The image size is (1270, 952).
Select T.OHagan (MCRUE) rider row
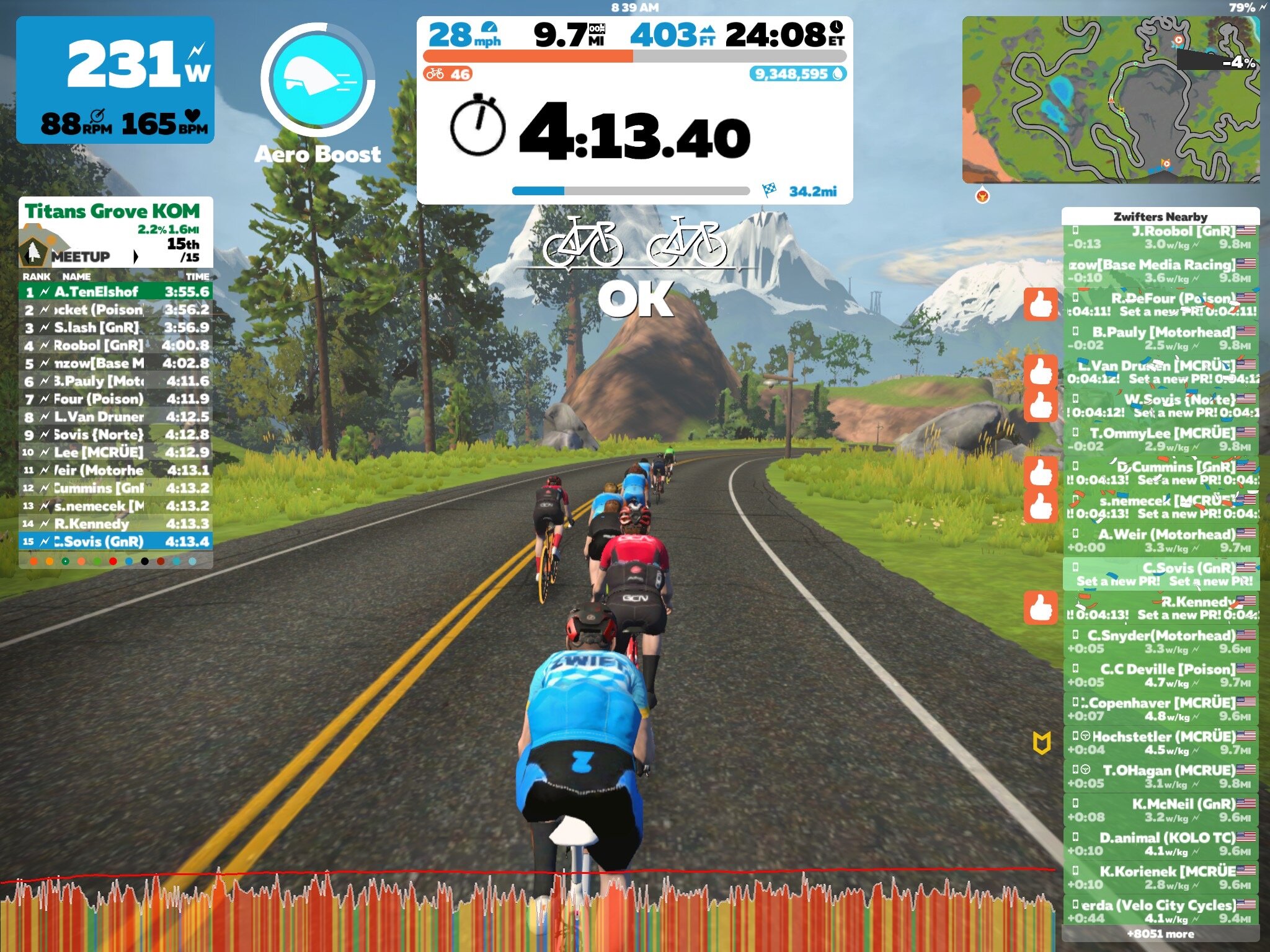click(1160, 777)
